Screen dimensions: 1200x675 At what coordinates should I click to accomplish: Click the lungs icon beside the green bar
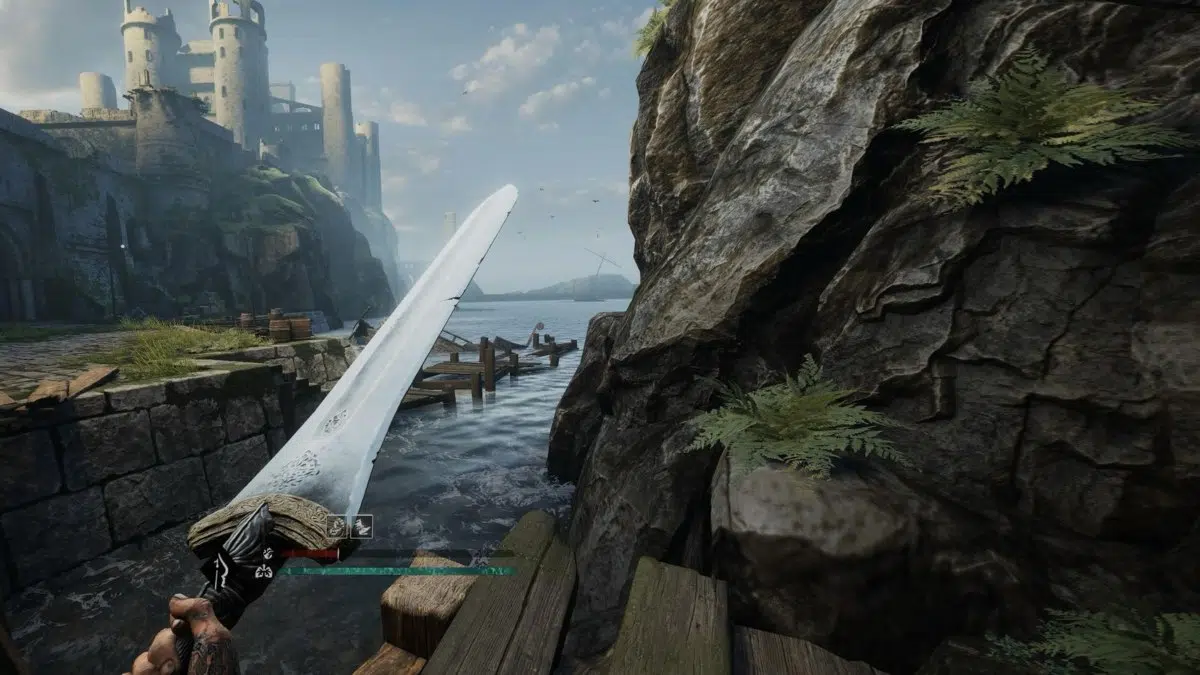pos(266,572)
